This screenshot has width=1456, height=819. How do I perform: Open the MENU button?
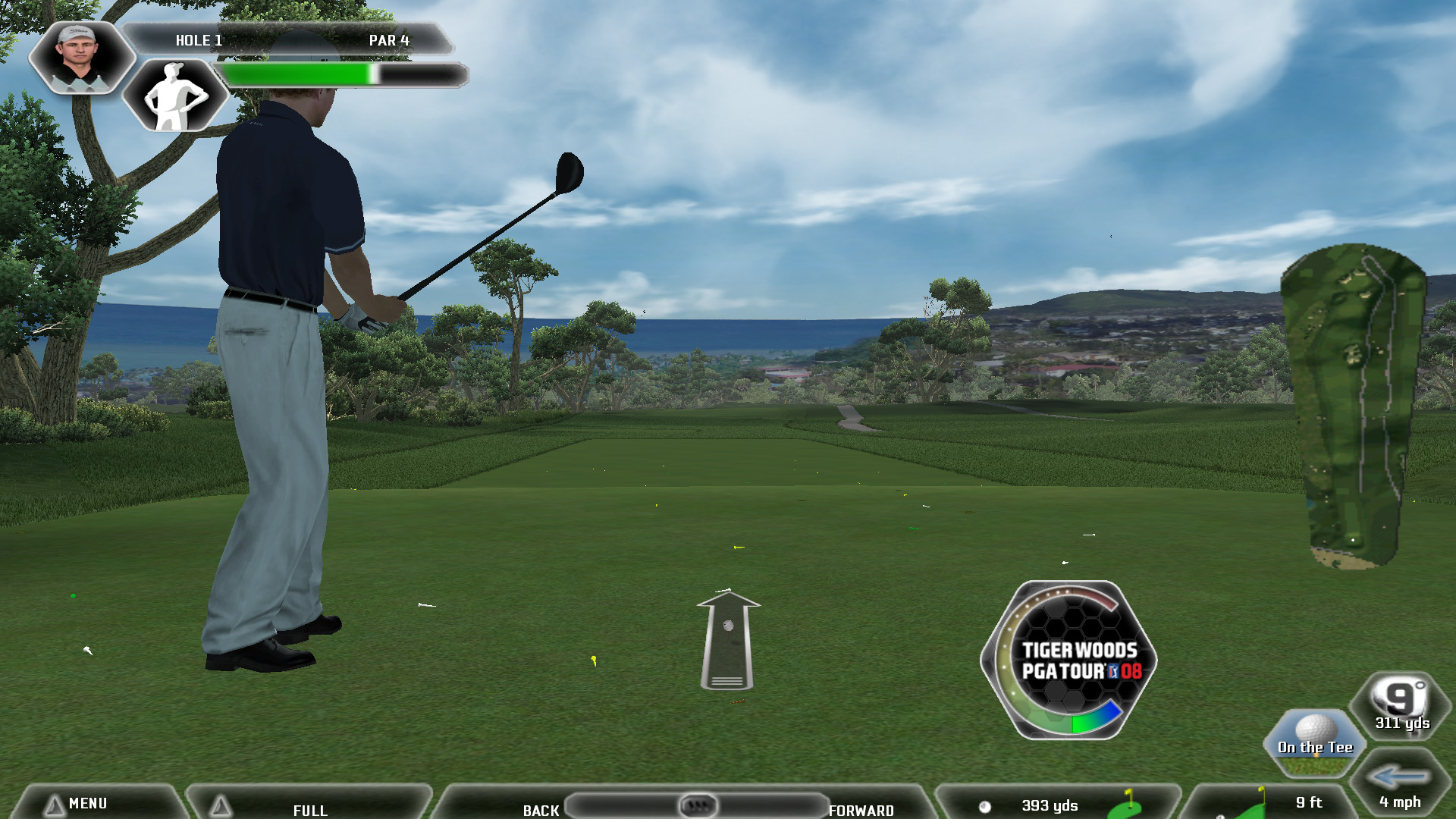pos(87,803)
